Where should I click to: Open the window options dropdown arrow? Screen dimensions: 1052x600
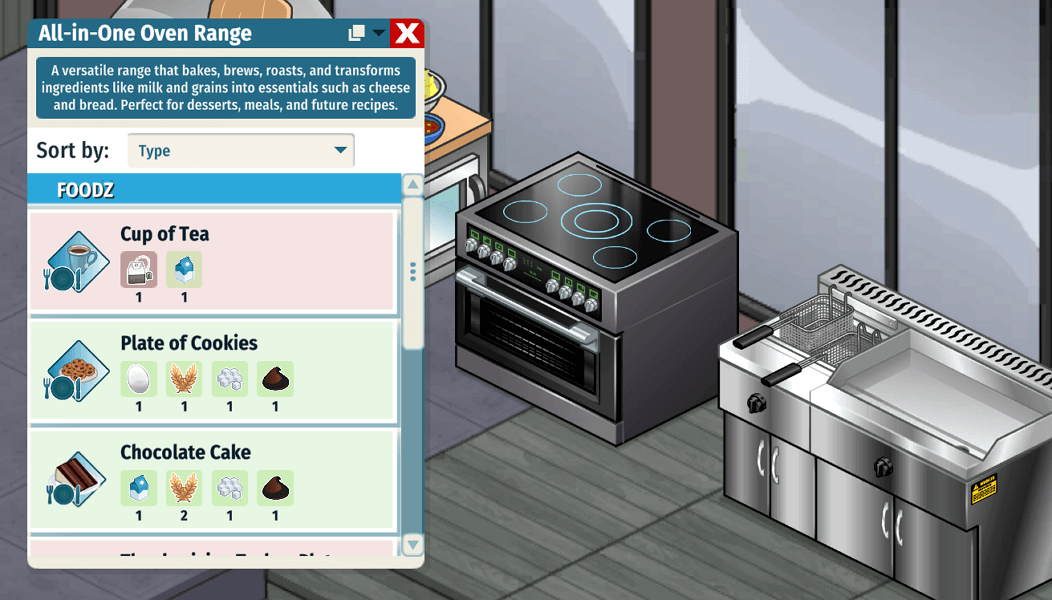(x=378, y=33)
